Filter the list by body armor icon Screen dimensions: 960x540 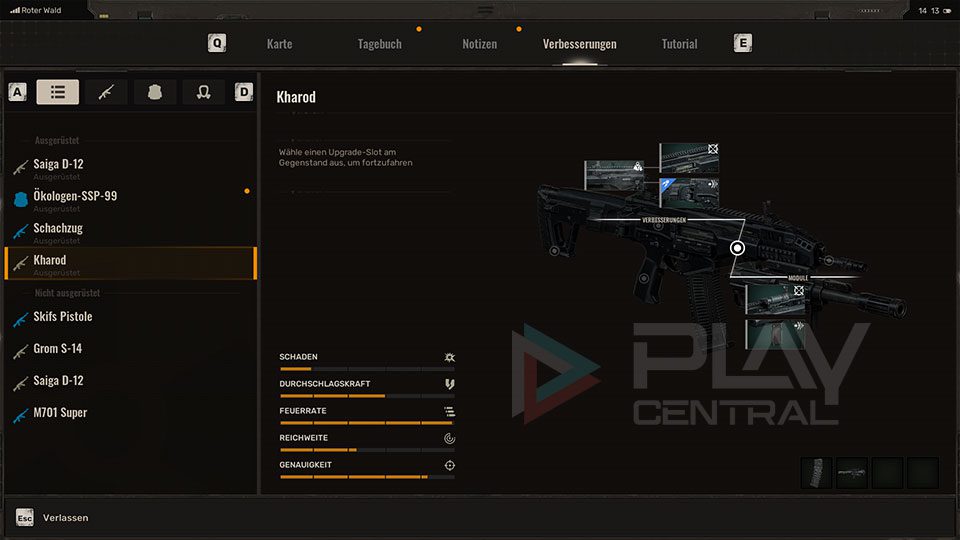tap(155, 92)
